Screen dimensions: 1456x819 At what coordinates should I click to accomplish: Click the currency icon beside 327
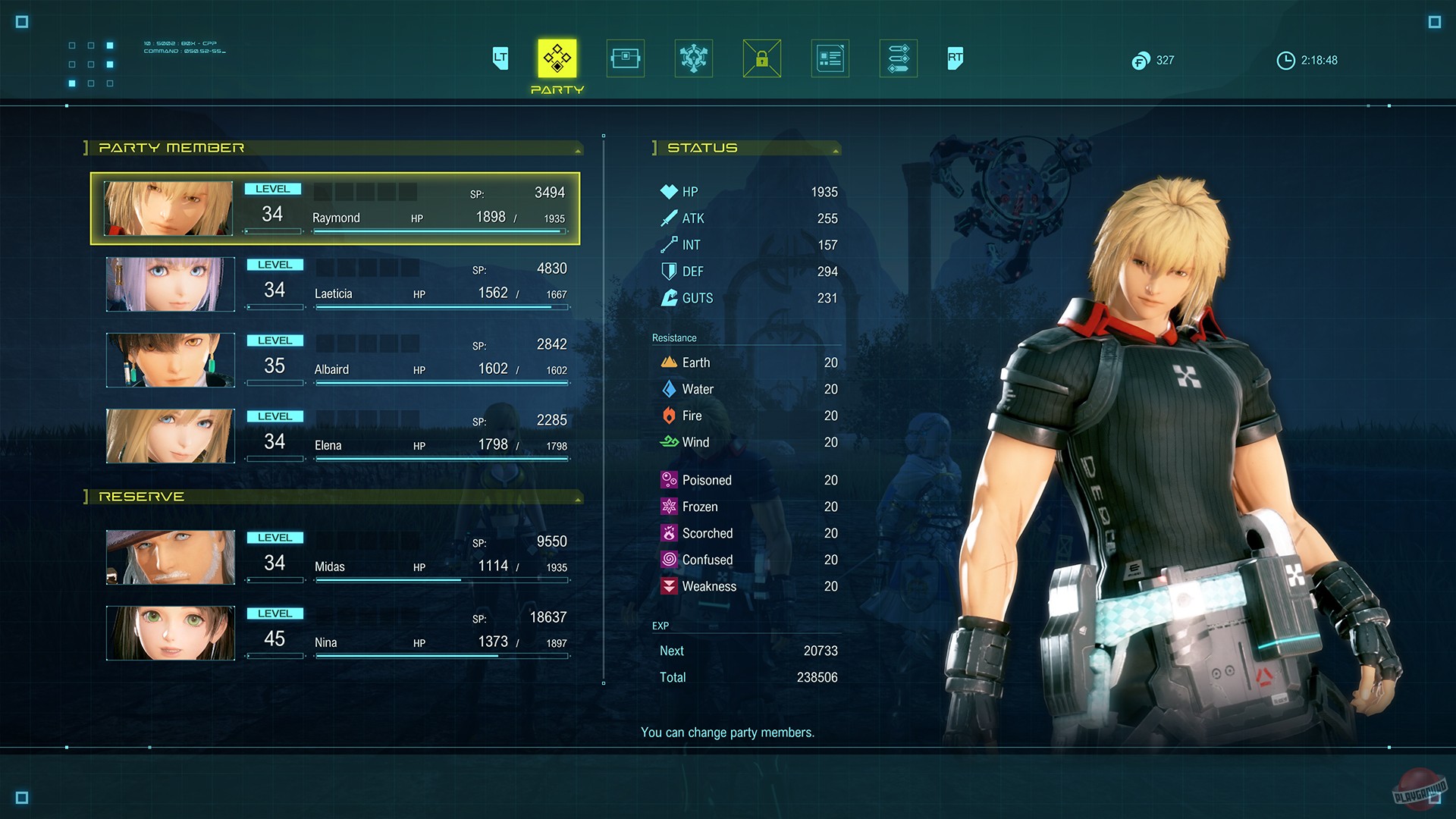coord(1141,61)
